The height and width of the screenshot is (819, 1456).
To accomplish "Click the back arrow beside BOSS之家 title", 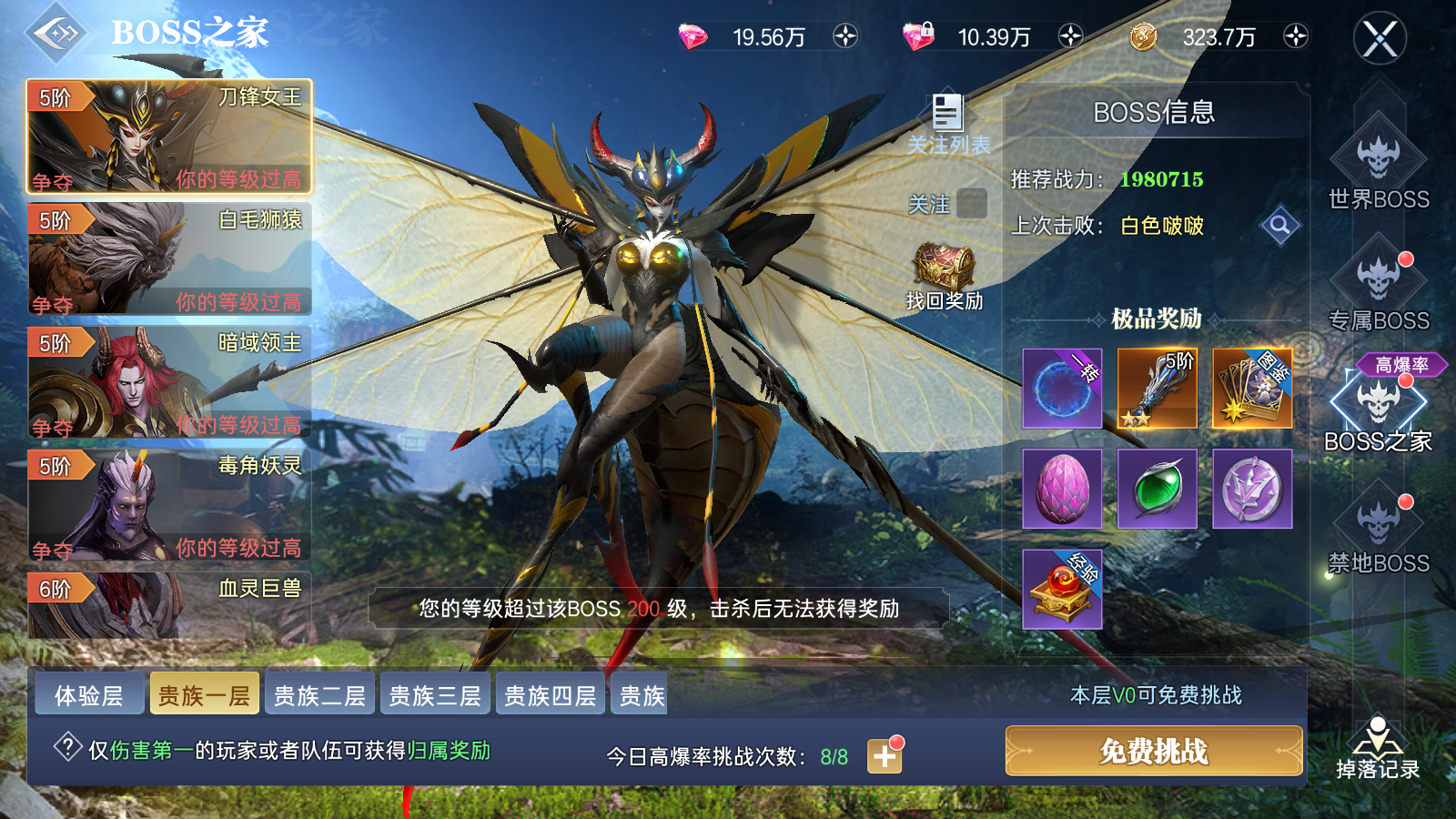I will click(56, 35).
